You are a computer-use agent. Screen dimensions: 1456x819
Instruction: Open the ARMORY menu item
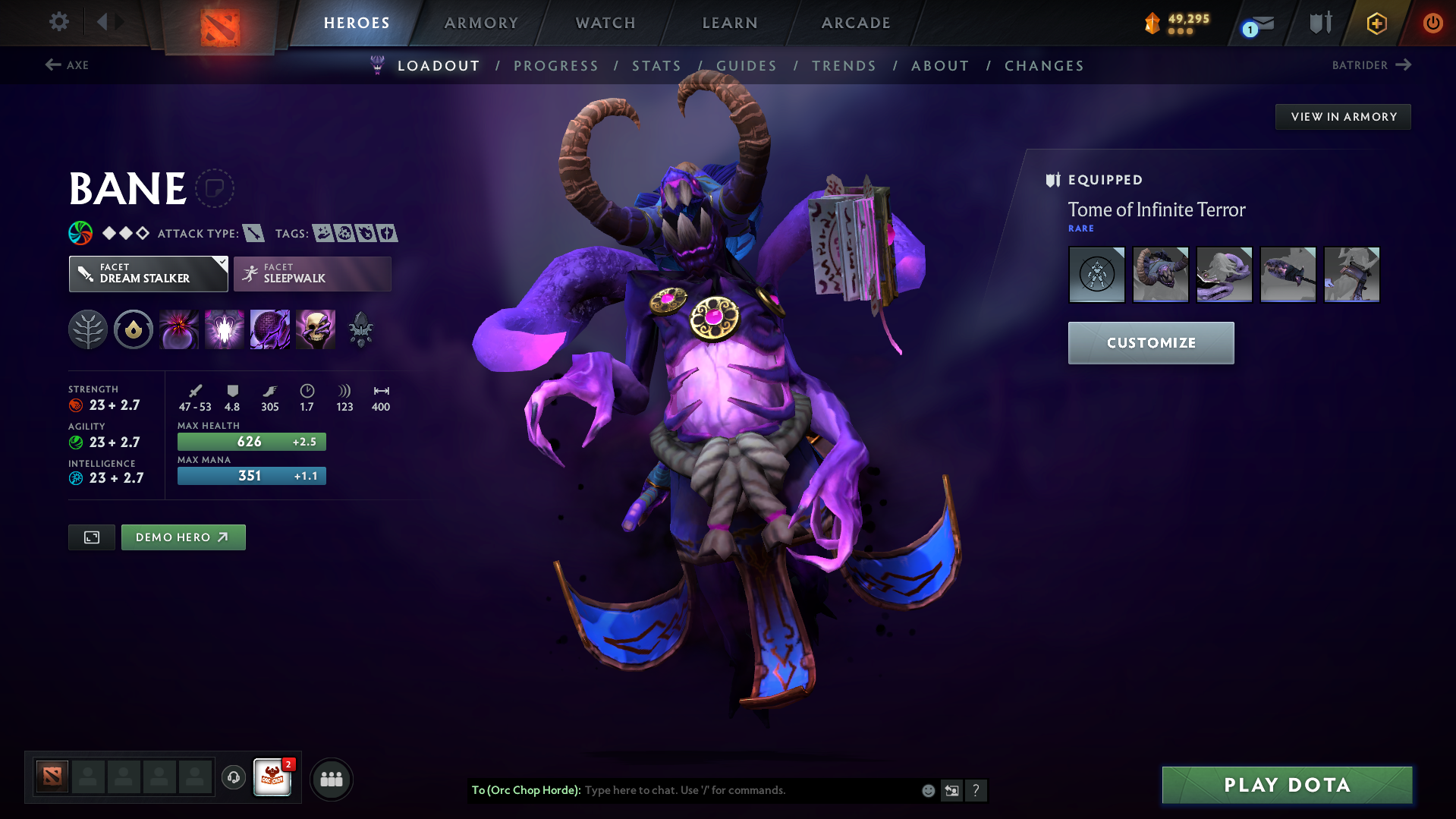(481, 23)
